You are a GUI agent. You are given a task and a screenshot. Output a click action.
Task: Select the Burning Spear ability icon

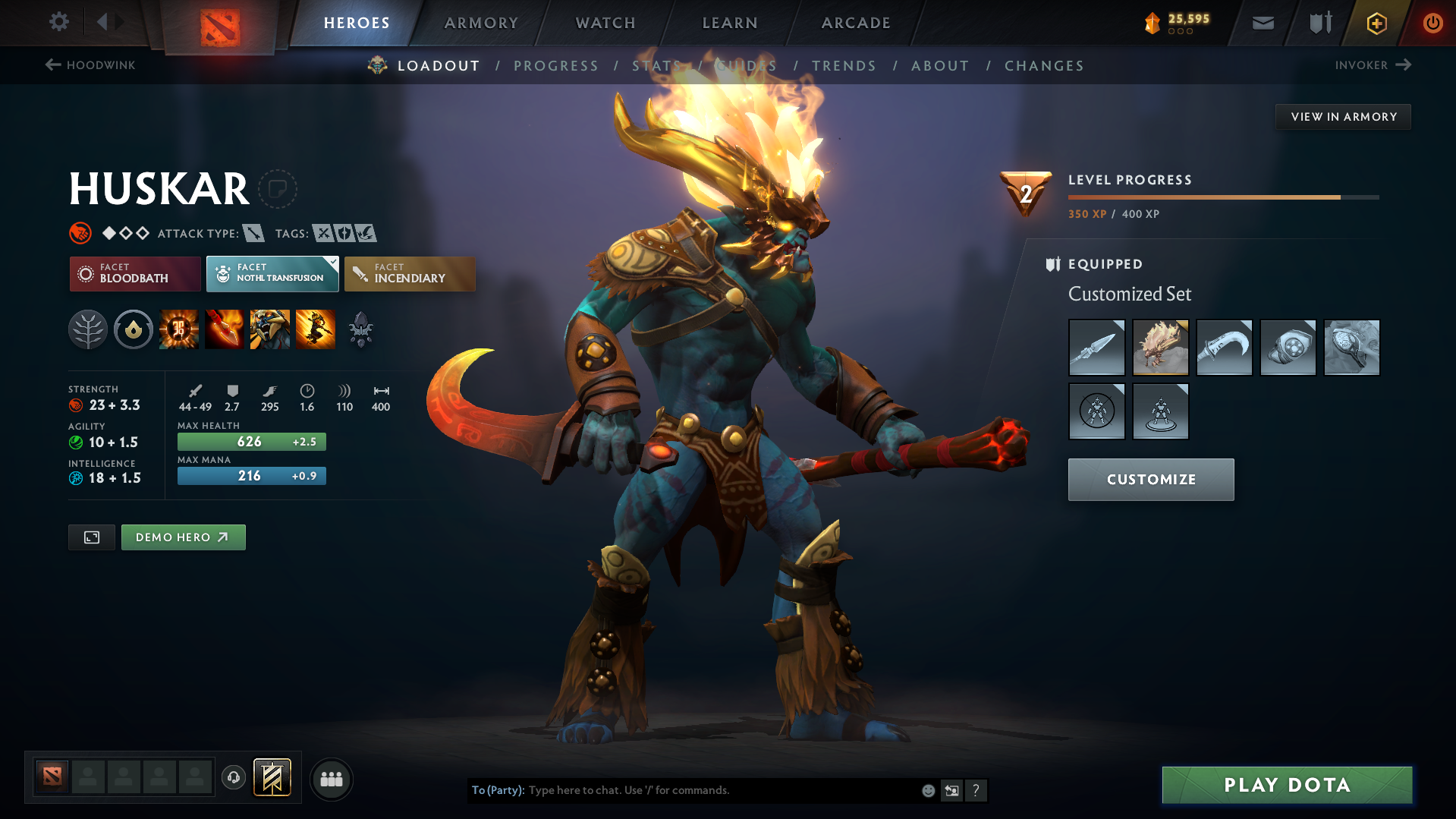click(225, 329)
